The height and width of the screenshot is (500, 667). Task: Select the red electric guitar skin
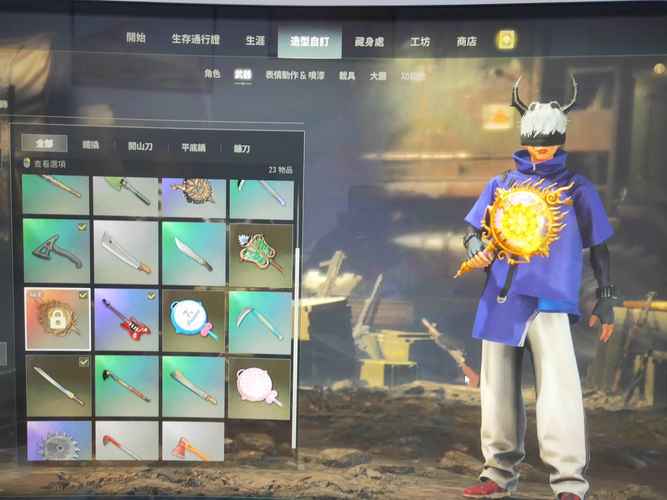[x=126, y=320]
